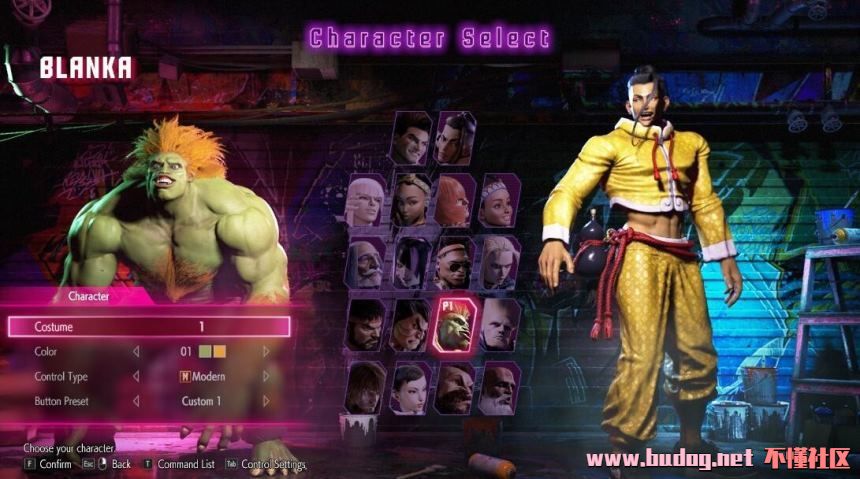The width and height of the screenshot is (860, 479).
Task: Select Ryu's portrait
Action: click(x=366, y=325)
